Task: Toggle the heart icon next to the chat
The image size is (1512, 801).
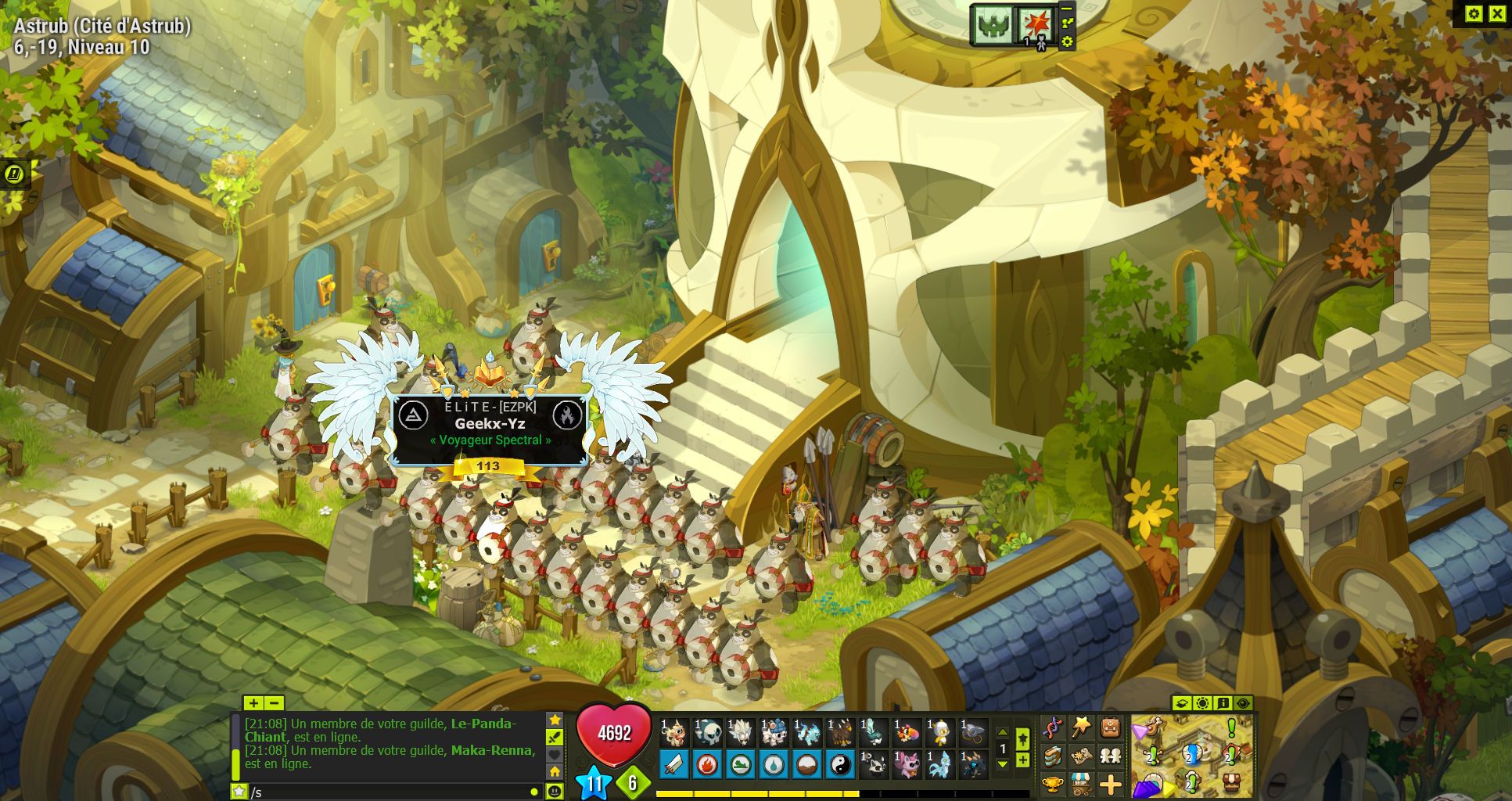Action: pos(555,753)
